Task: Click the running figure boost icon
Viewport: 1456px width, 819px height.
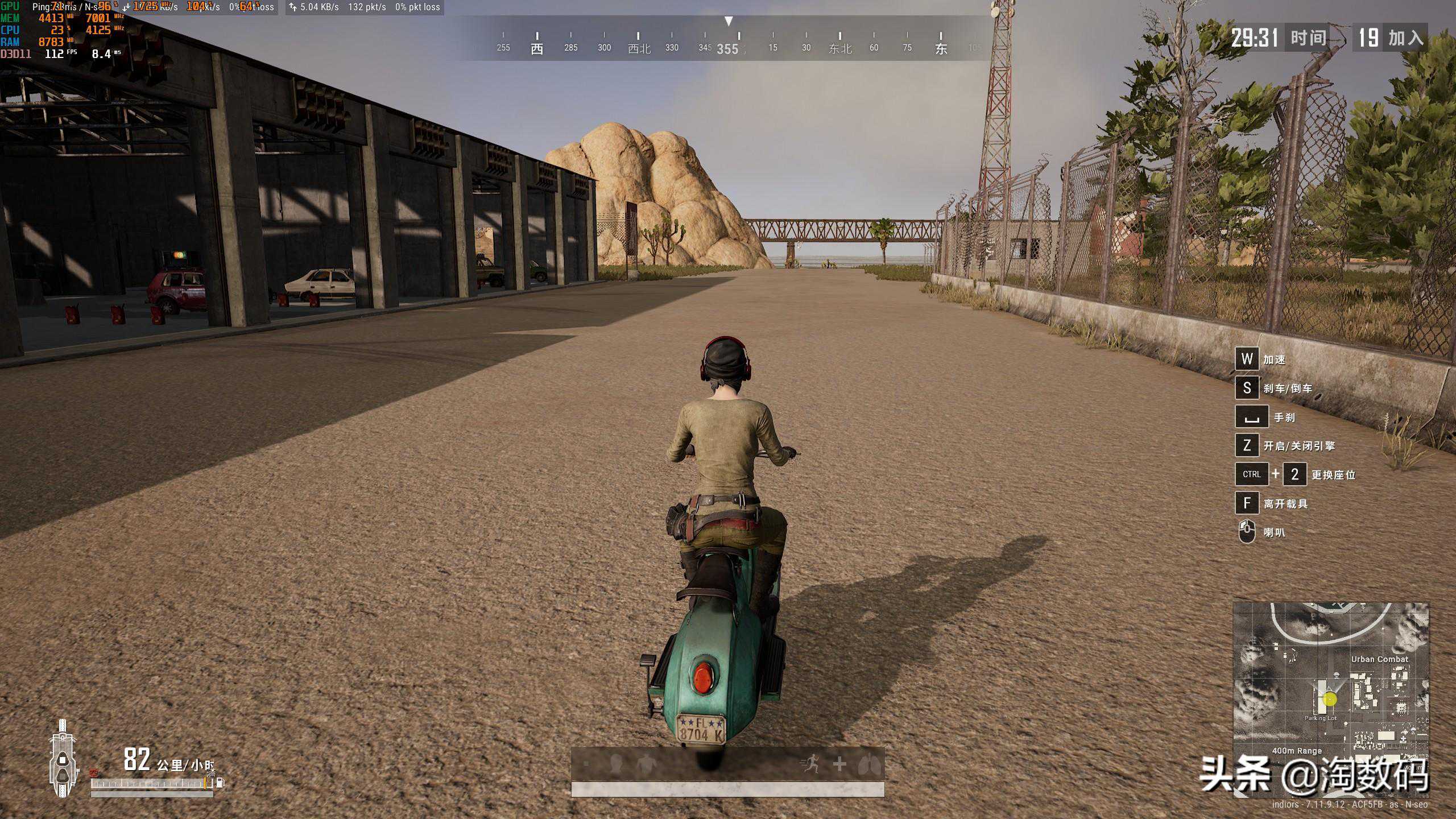Action: (x=810, y=763)
